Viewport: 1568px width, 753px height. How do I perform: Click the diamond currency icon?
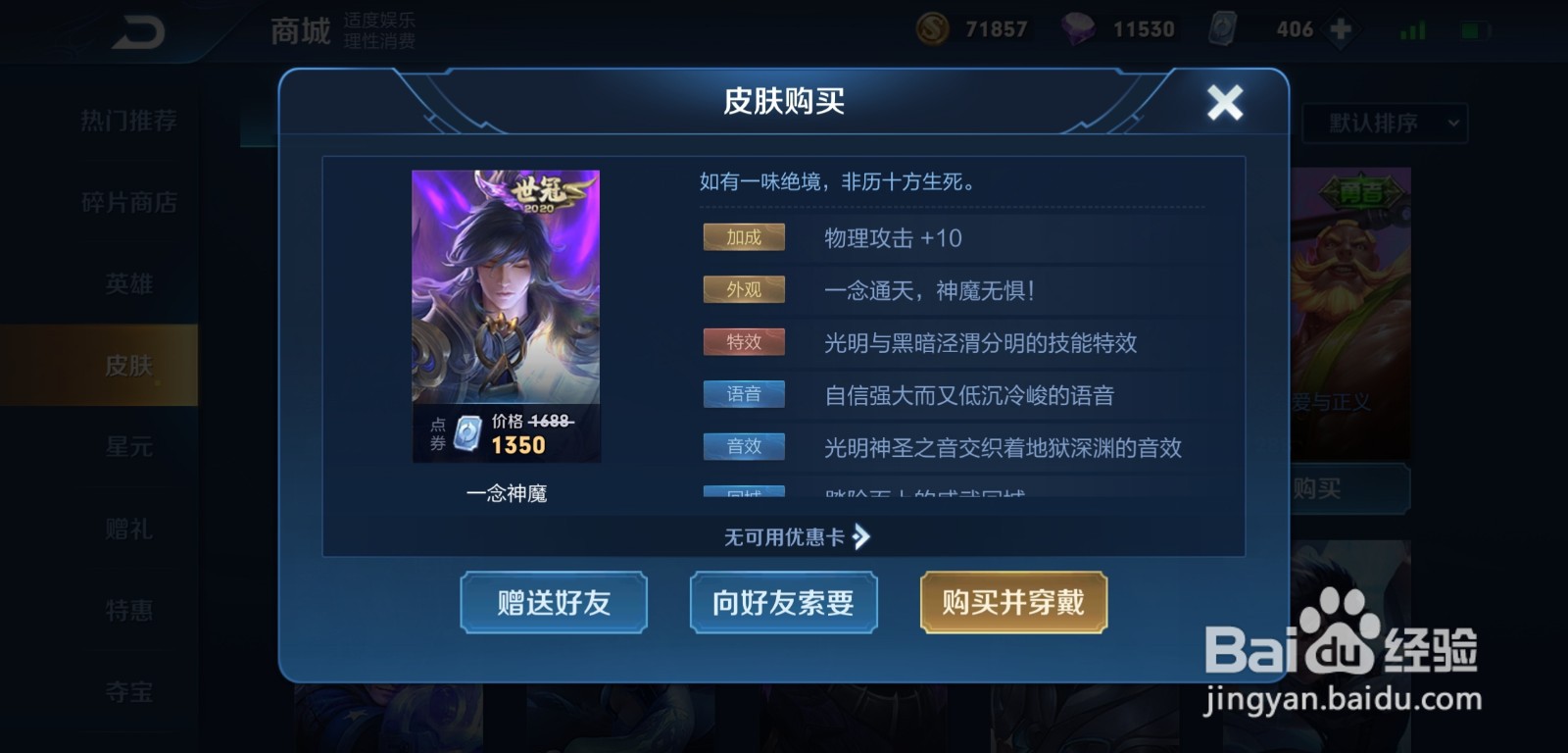click(x=1078, y=27)
